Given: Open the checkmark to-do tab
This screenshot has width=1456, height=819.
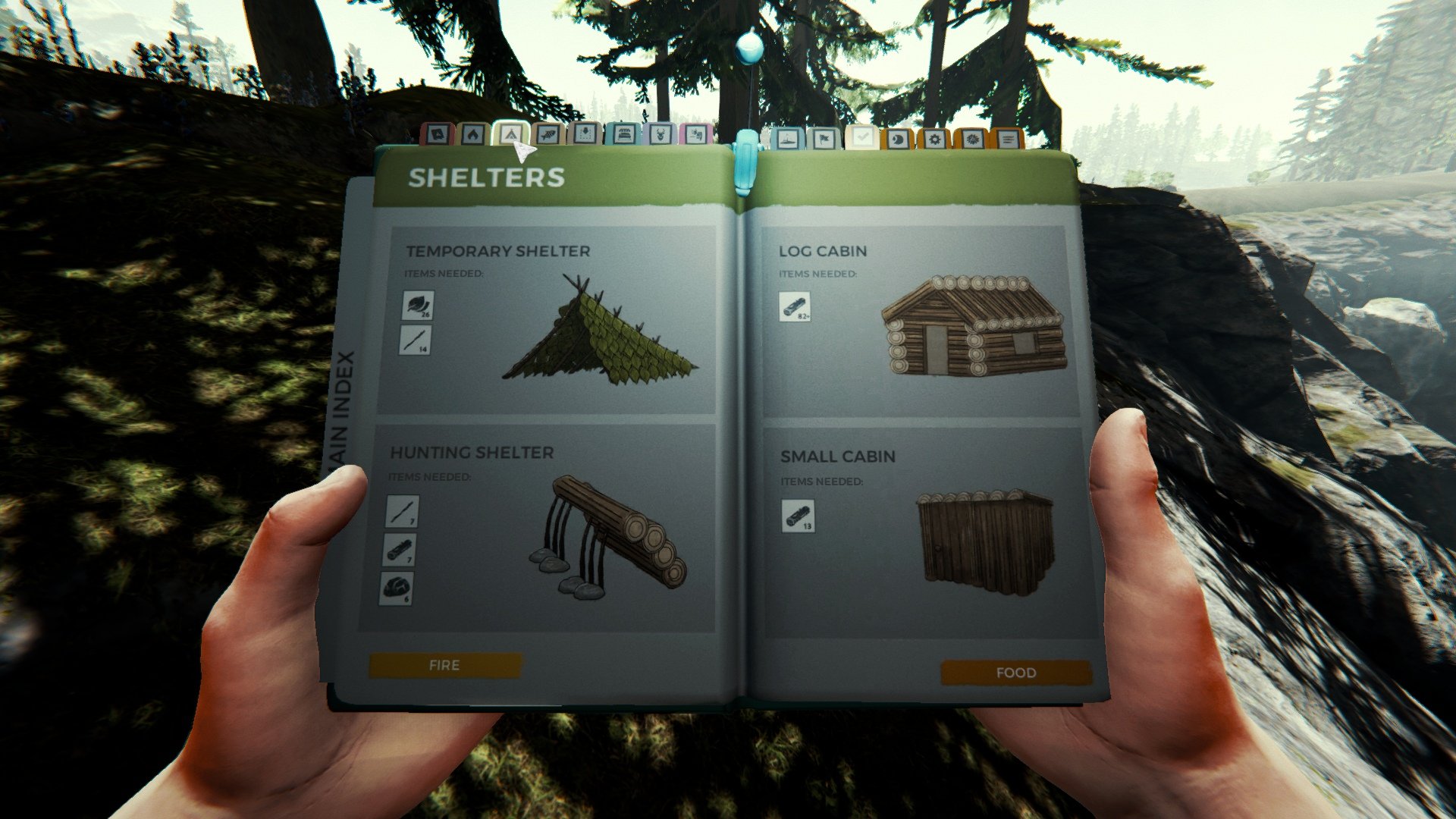Looking at the screenshot, I should click(861, 138).
